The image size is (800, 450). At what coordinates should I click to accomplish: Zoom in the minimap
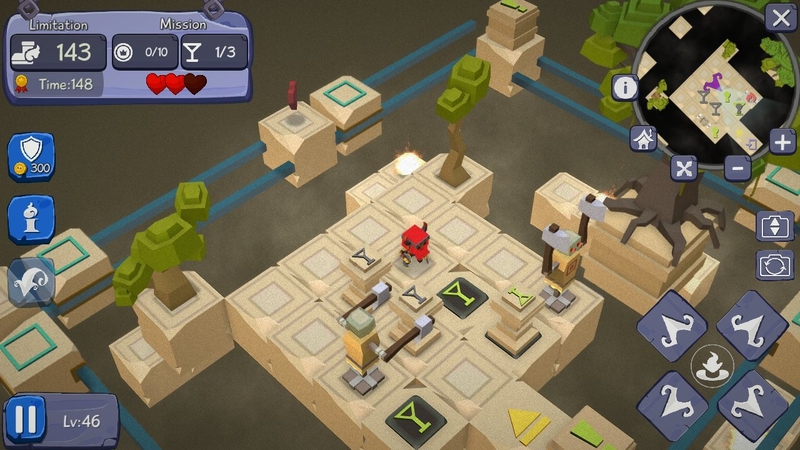[x=781, y=140]
